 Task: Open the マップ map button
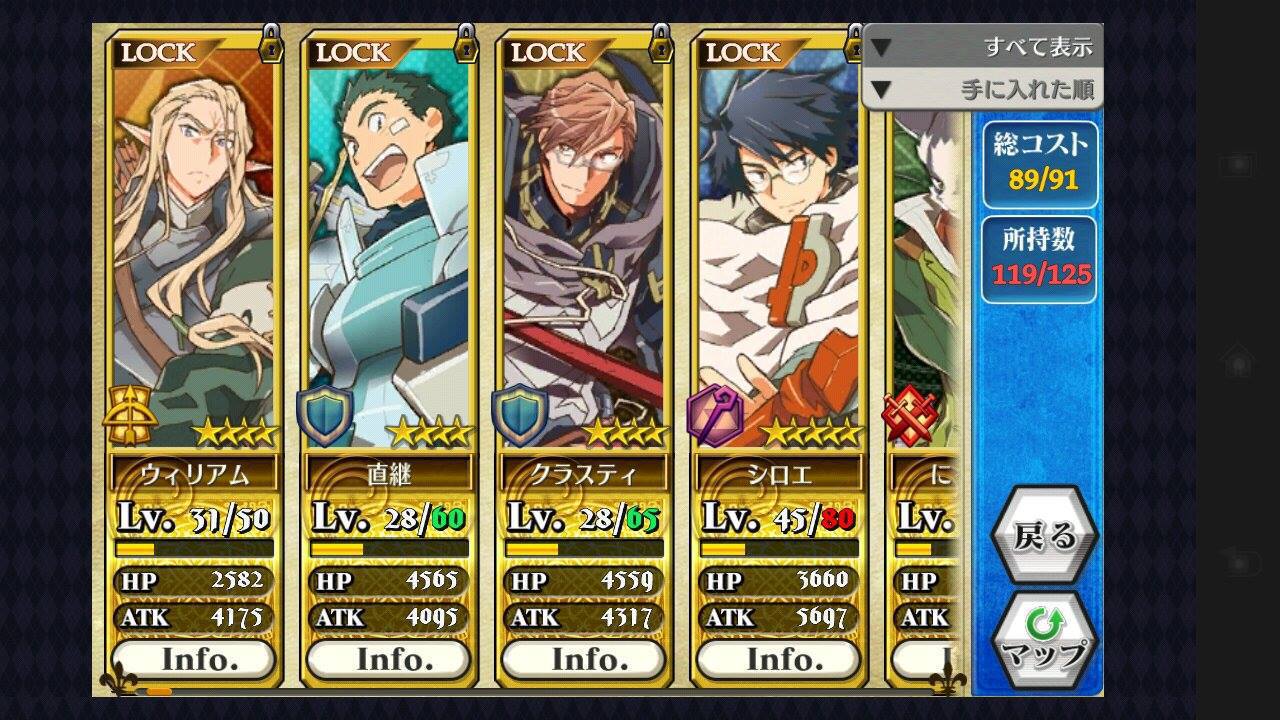coord(1044,641)
